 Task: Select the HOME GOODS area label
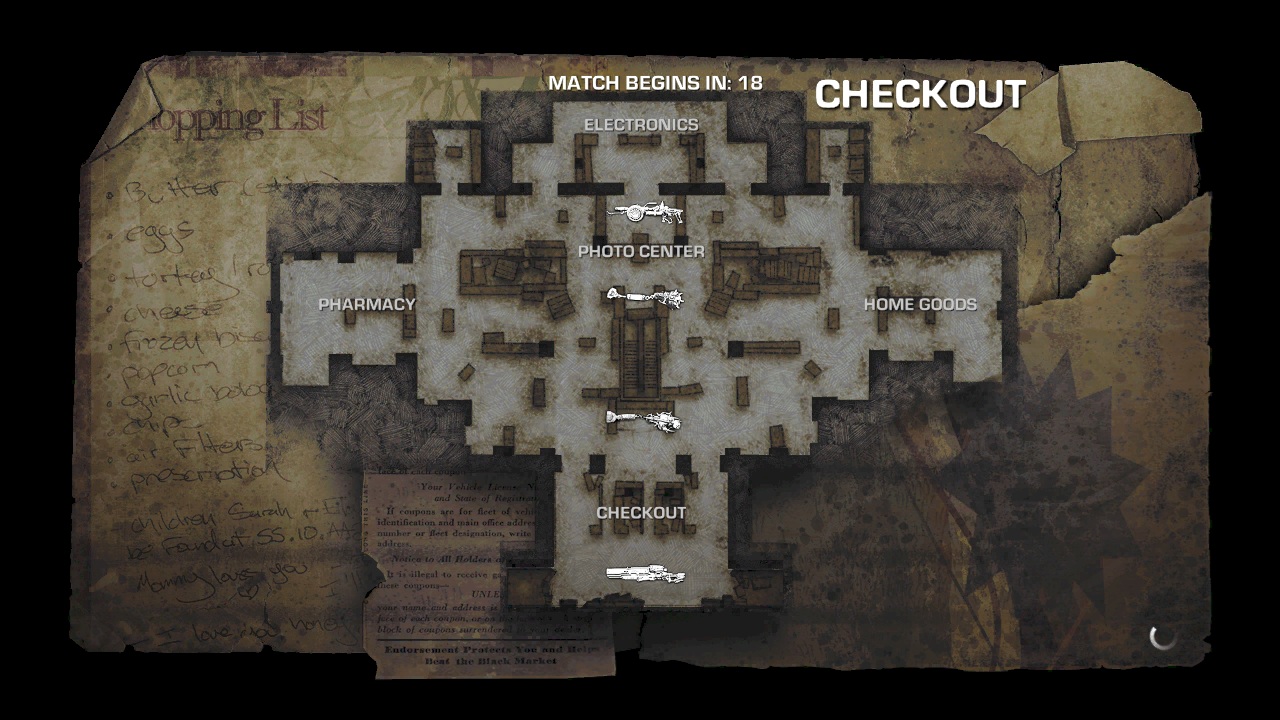point(921,305)
